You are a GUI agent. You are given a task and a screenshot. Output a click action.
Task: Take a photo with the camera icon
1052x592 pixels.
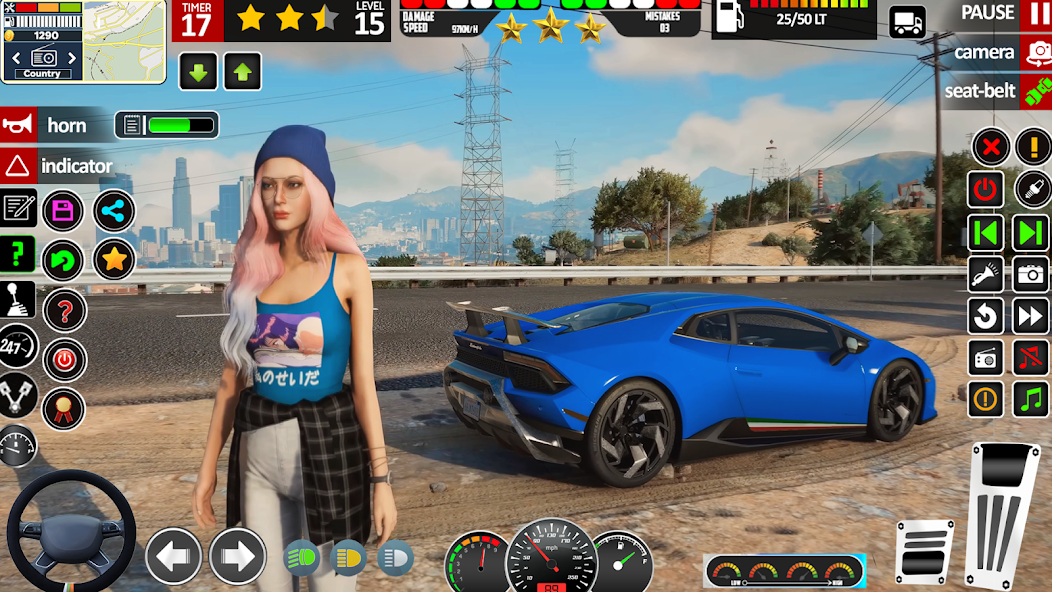pyautogui.click(x=1031, y=274)
